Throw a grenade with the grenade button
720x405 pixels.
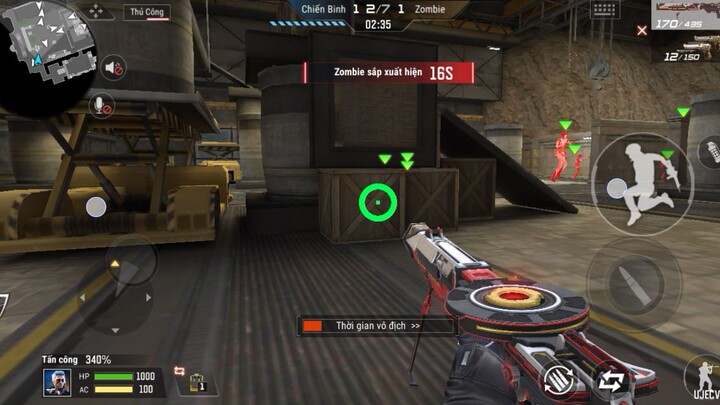click(x=708, y=154)
